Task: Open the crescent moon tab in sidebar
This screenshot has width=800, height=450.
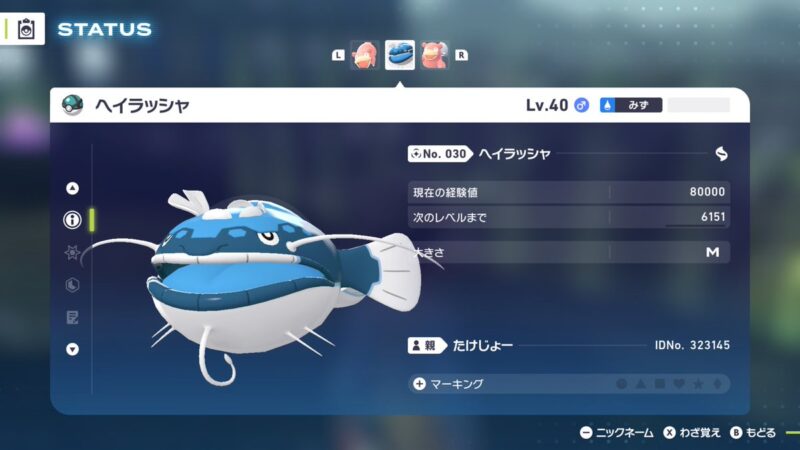Action: point(72,285)
